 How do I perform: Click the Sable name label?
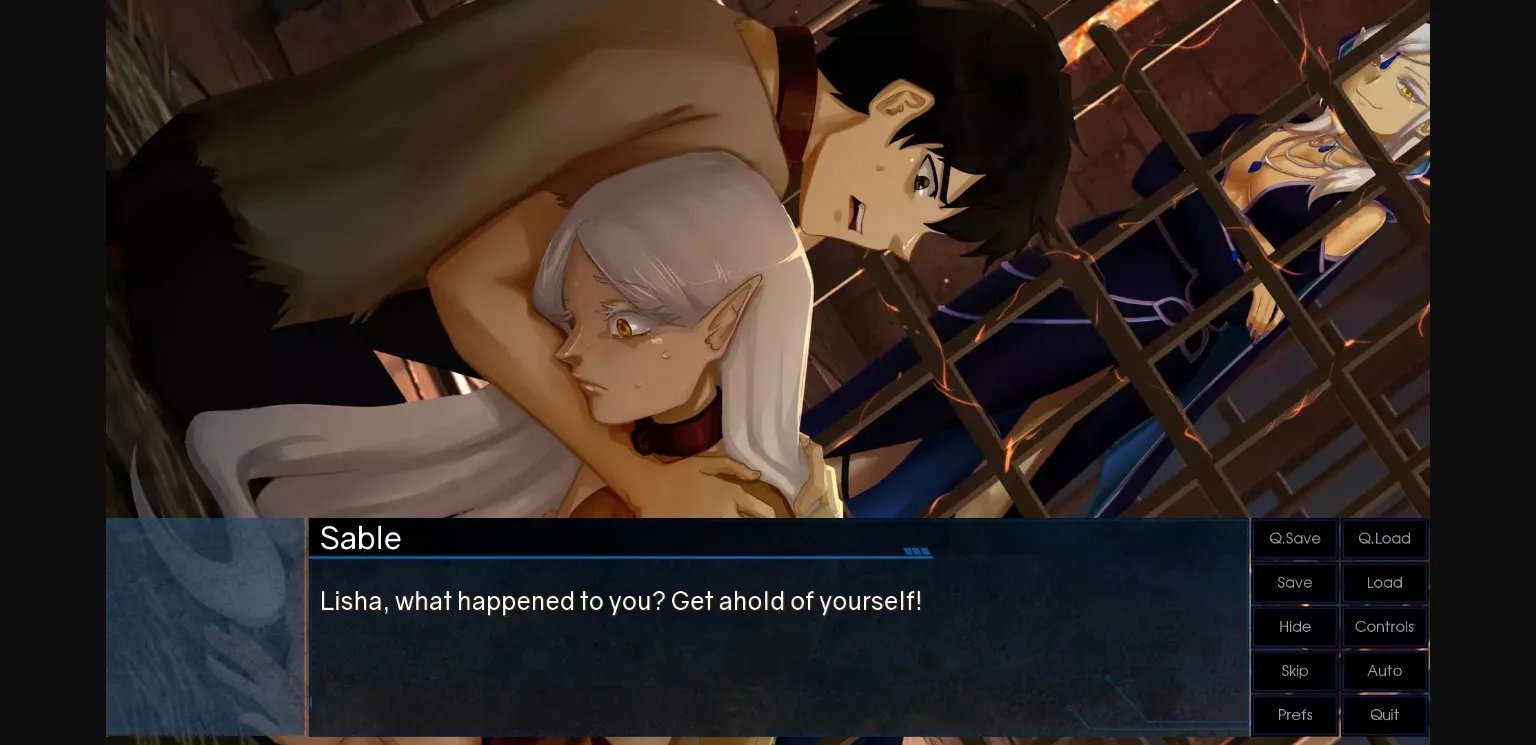360,538
